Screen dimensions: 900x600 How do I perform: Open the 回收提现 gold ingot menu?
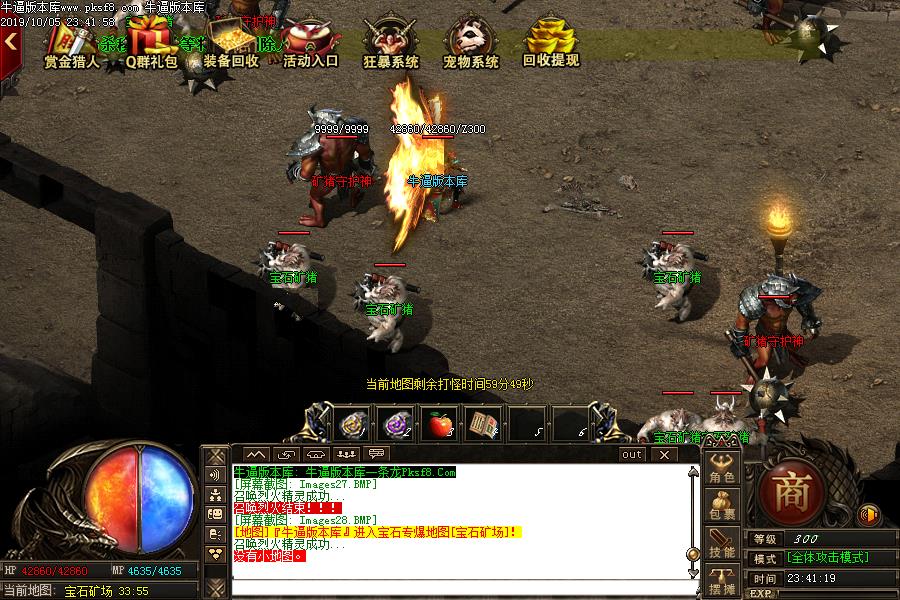551,45
